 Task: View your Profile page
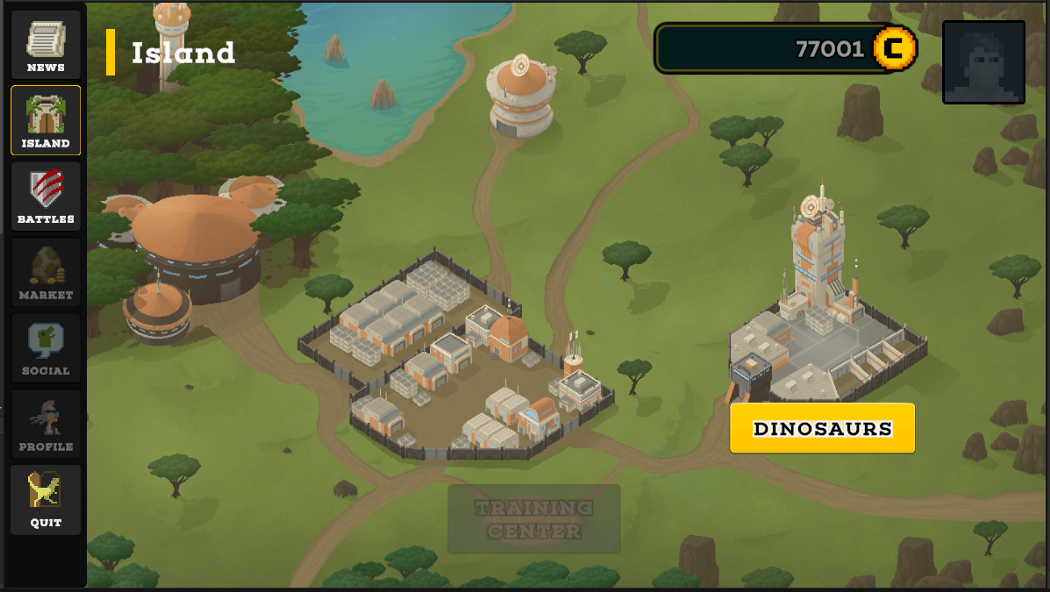(x=46, y=424)
